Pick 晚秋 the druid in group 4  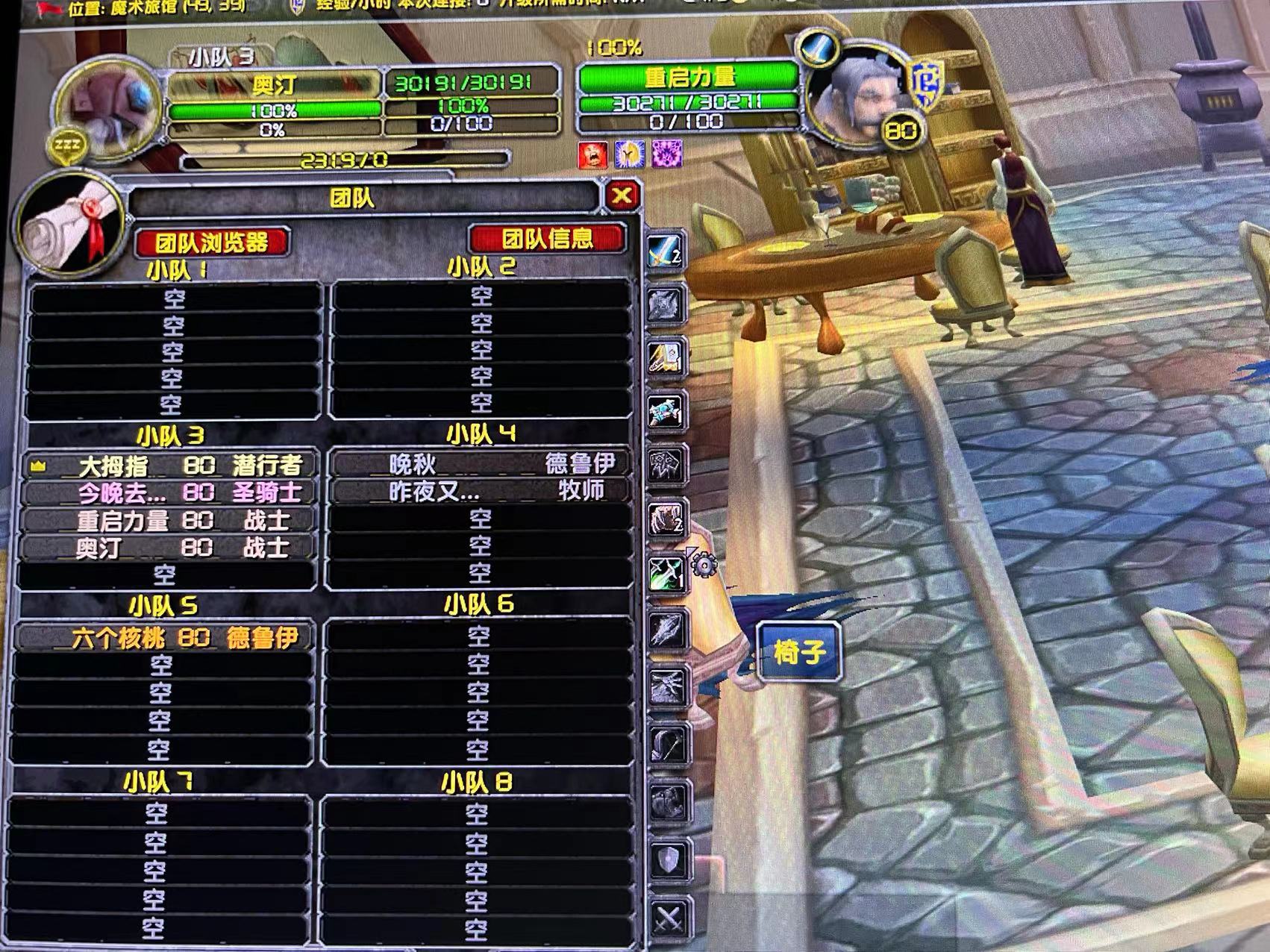coord(479,464)
